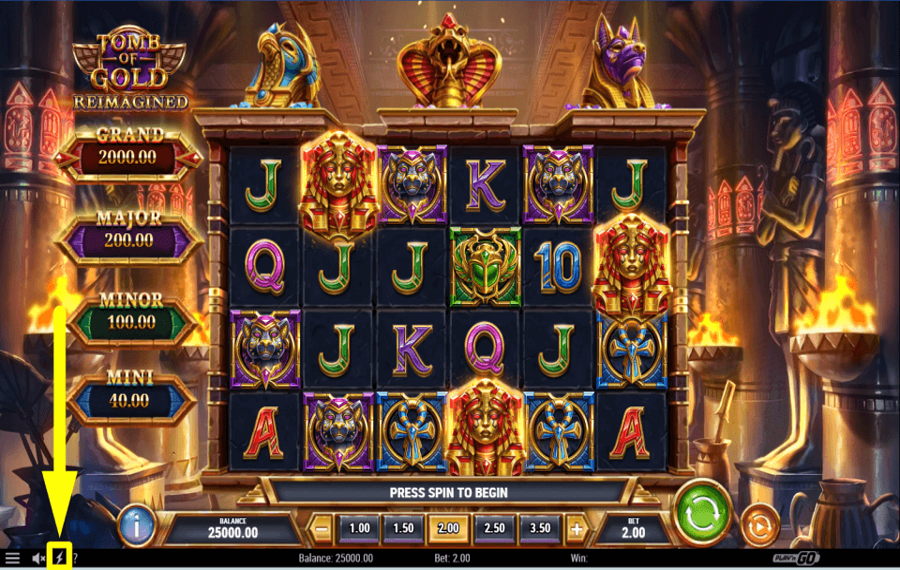
Task: Choose the 1.50 bet value
Action: (403, 527)
